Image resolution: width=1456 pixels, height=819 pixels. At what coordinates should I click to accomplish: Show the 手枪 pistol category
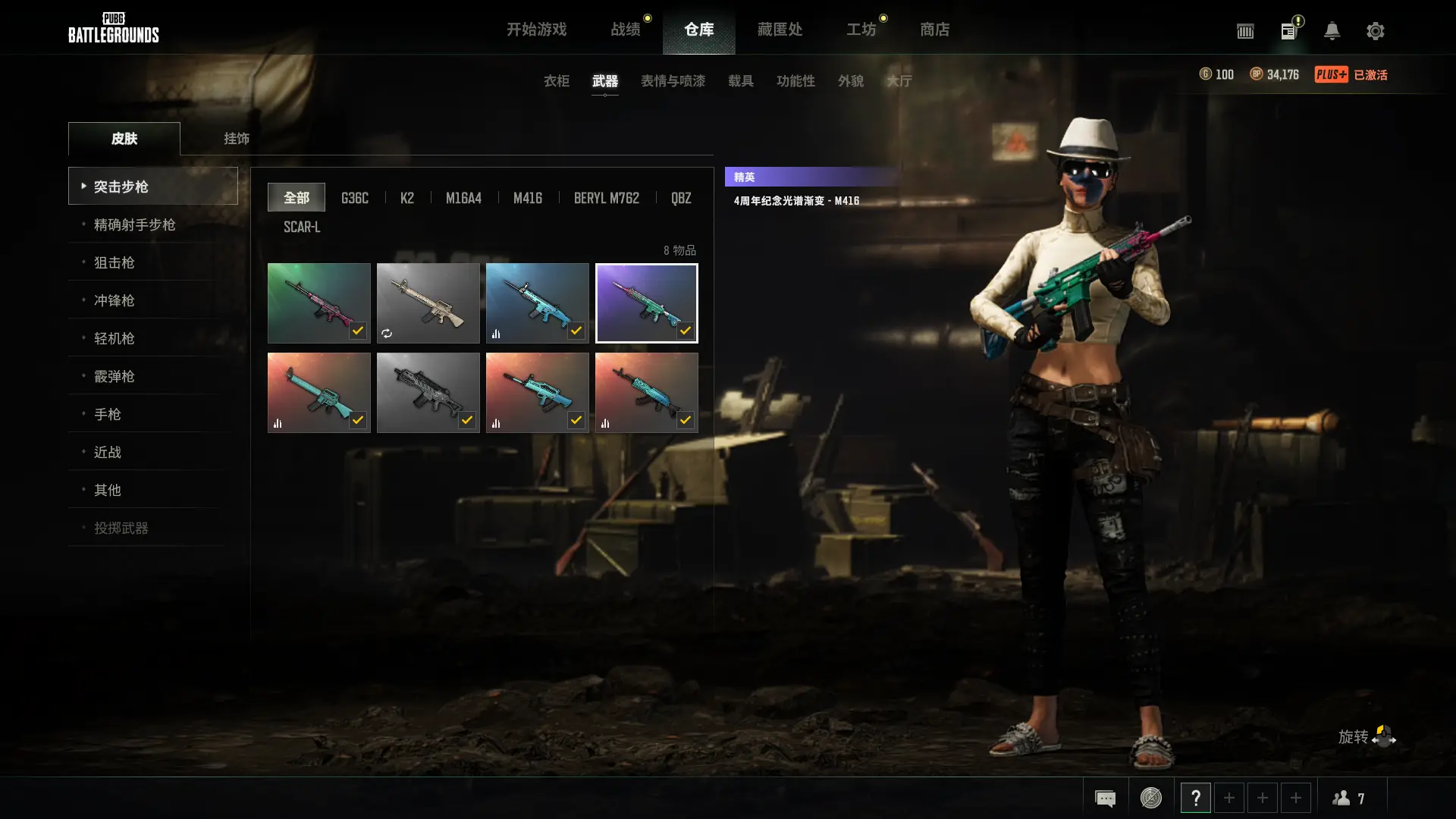click(x=107, y=414)
